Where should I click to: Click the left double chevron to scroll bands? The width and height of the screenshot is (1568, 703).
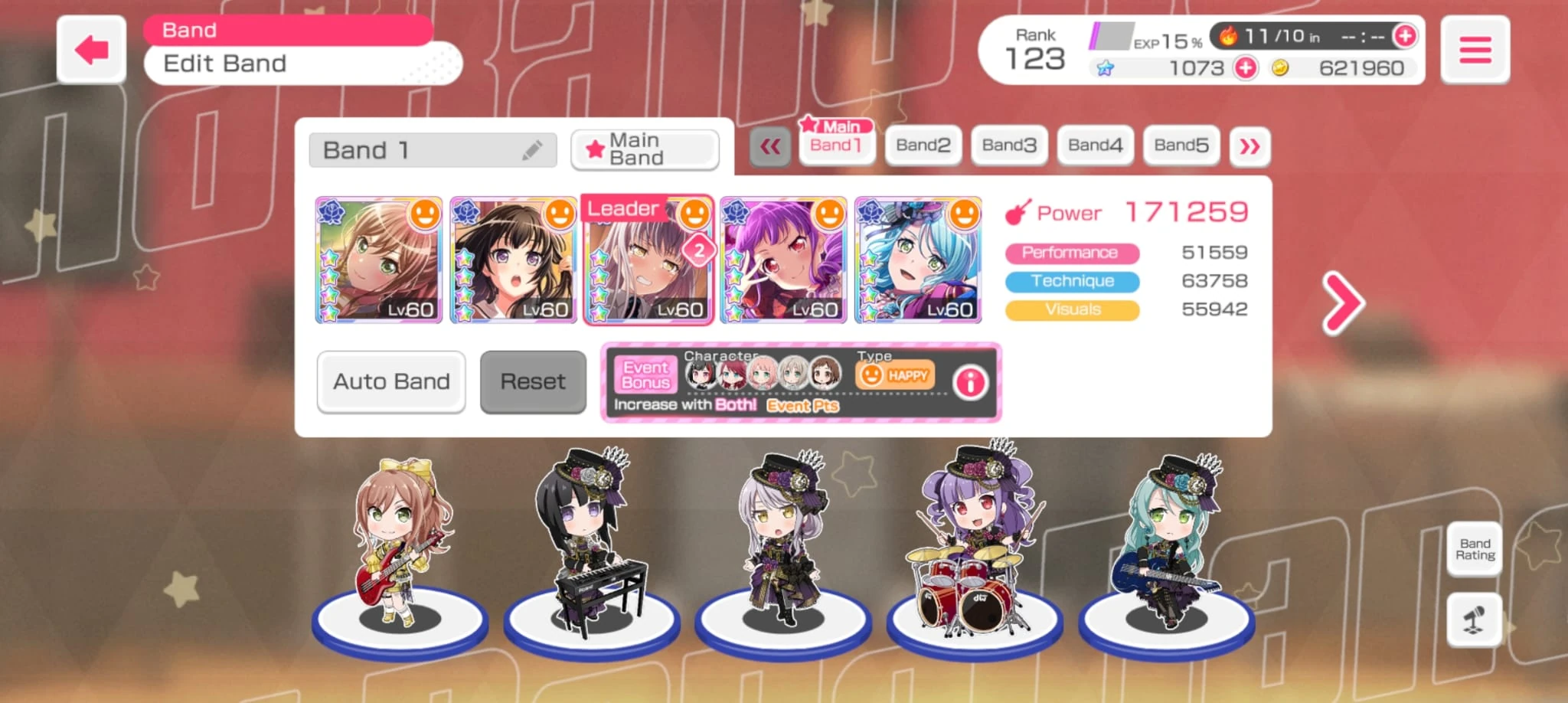[x=771, y=146]
